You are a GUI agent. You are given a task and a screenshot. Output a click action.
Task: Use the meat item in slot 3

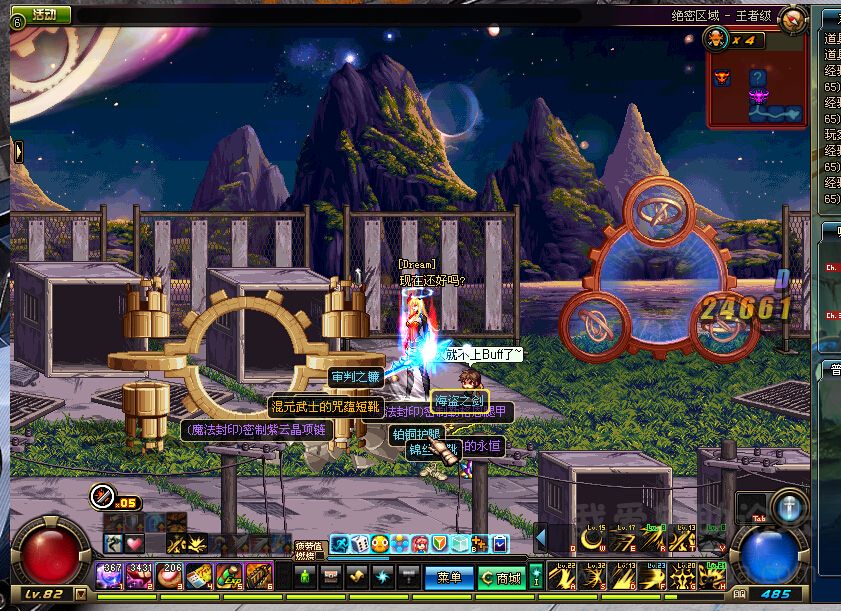click(x=170, y=576)
